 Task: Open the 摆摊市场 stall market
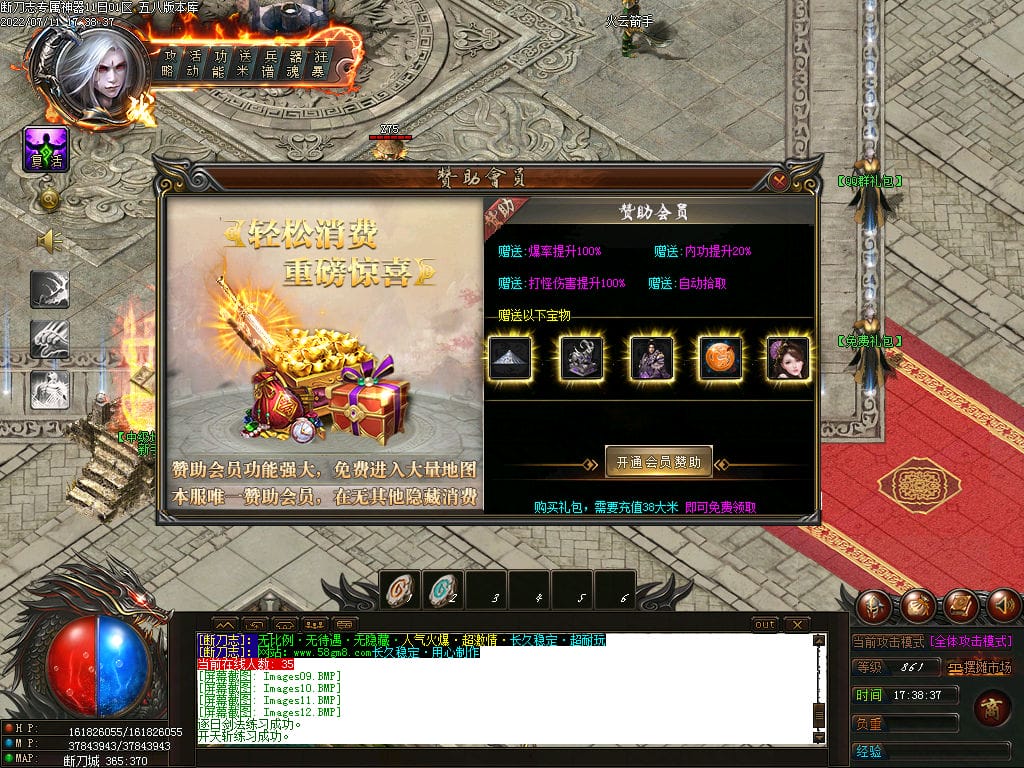pyautogui.click(x=981, y=668)
